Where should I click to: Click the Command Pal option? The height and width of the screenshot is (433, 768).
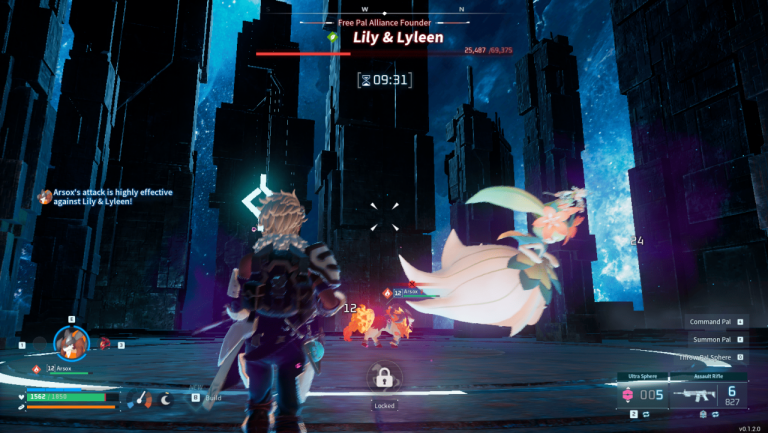pyautogui.click(x=712, y=322)
